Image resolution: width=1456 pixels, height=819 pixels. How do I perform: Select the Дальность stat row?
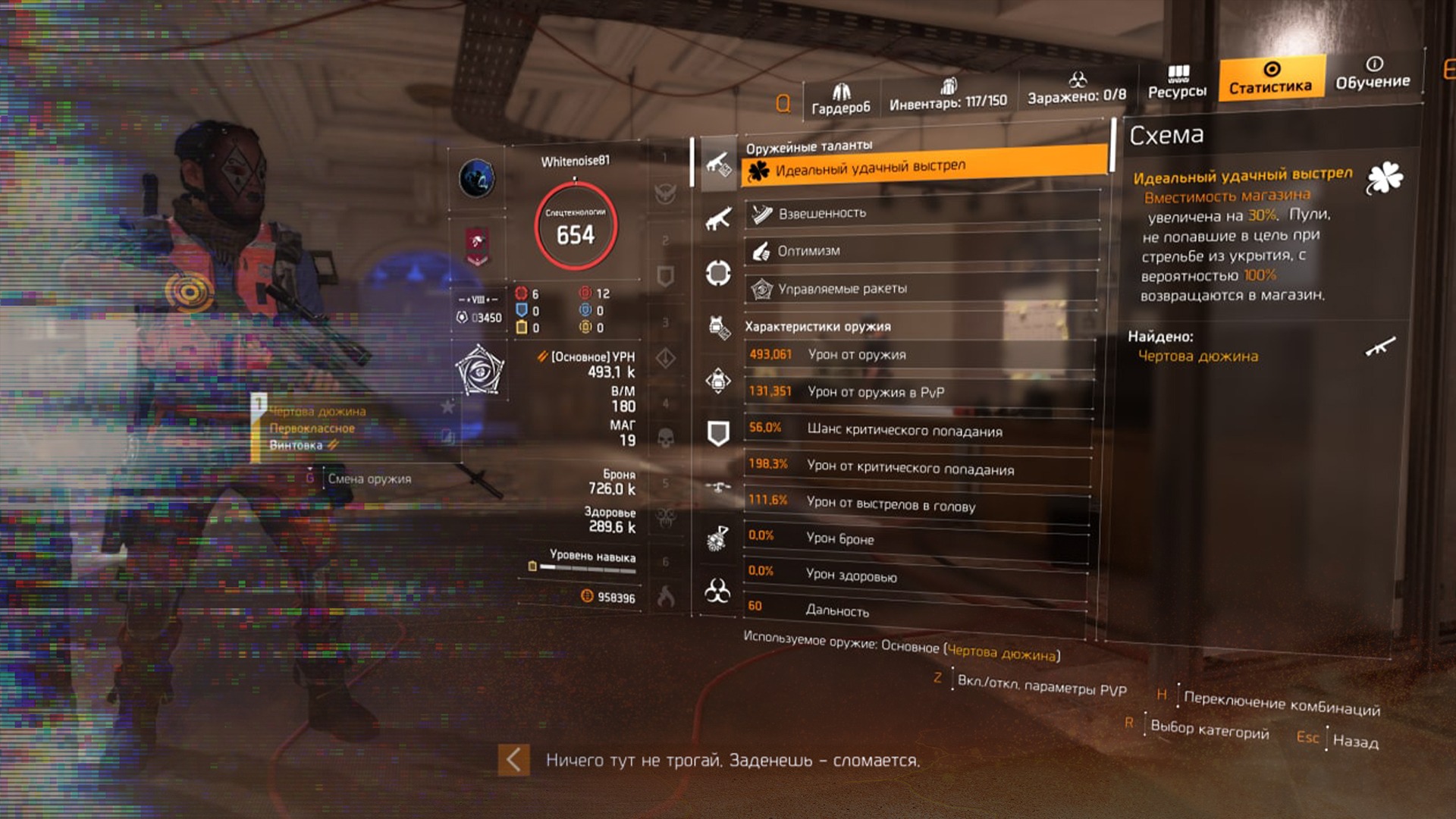tap(915, 609)
